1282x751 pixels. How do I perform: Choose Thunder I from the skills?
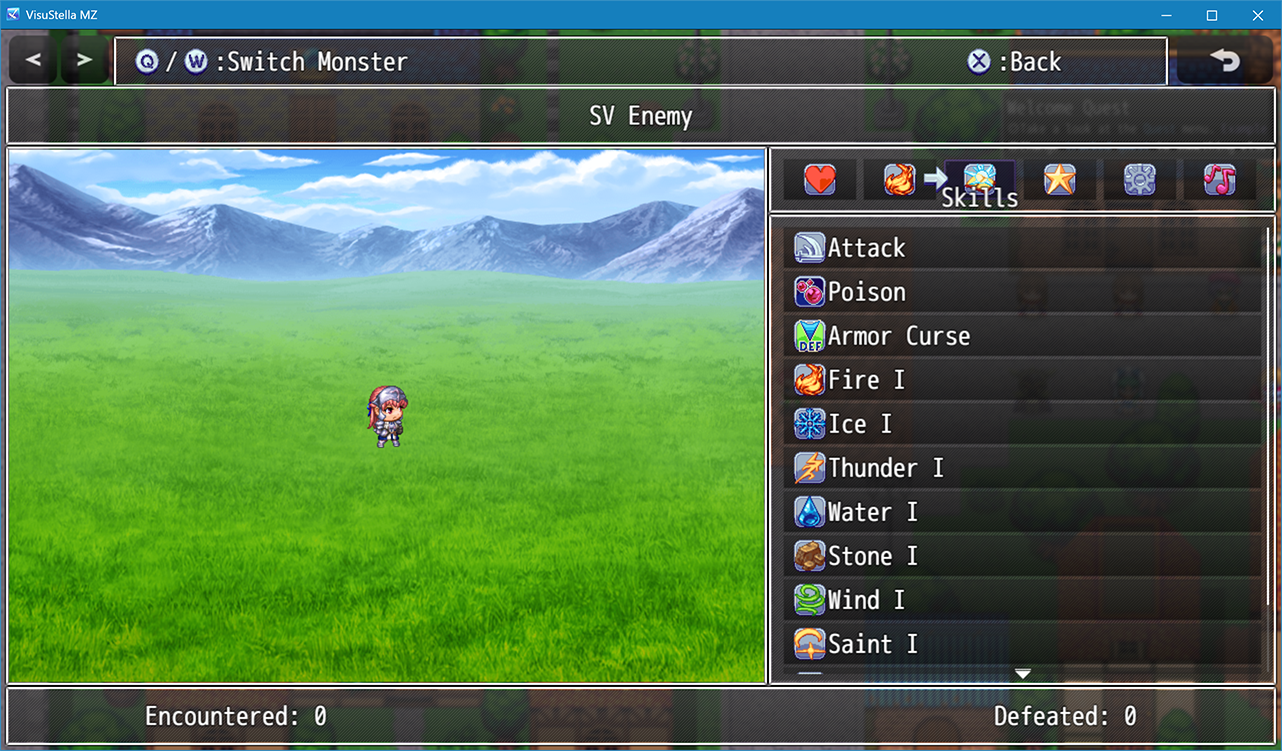coord(1020,468)
